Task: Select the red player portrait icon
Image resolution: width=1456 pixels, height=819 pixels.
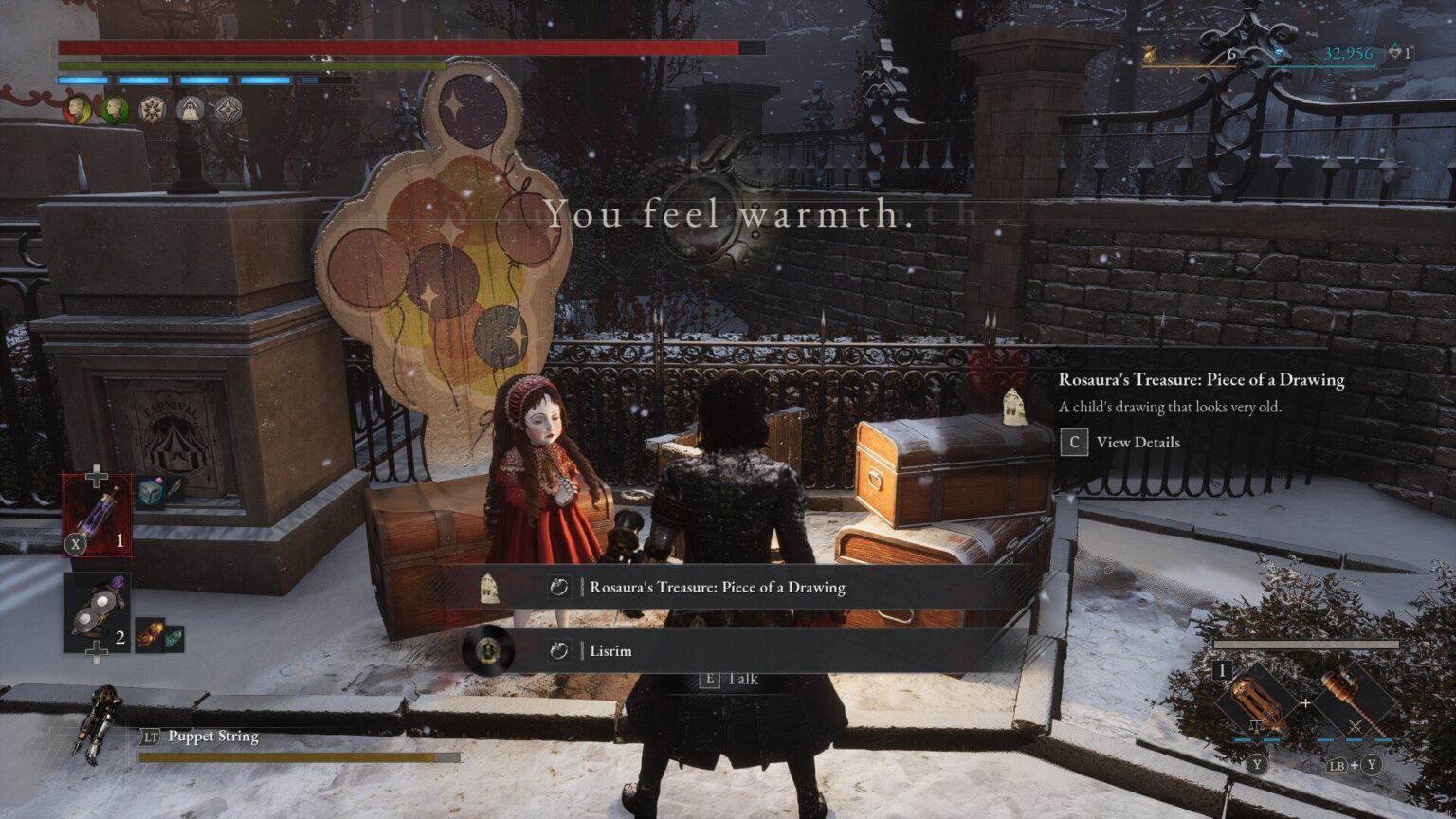Action: (x=78, y=109)
